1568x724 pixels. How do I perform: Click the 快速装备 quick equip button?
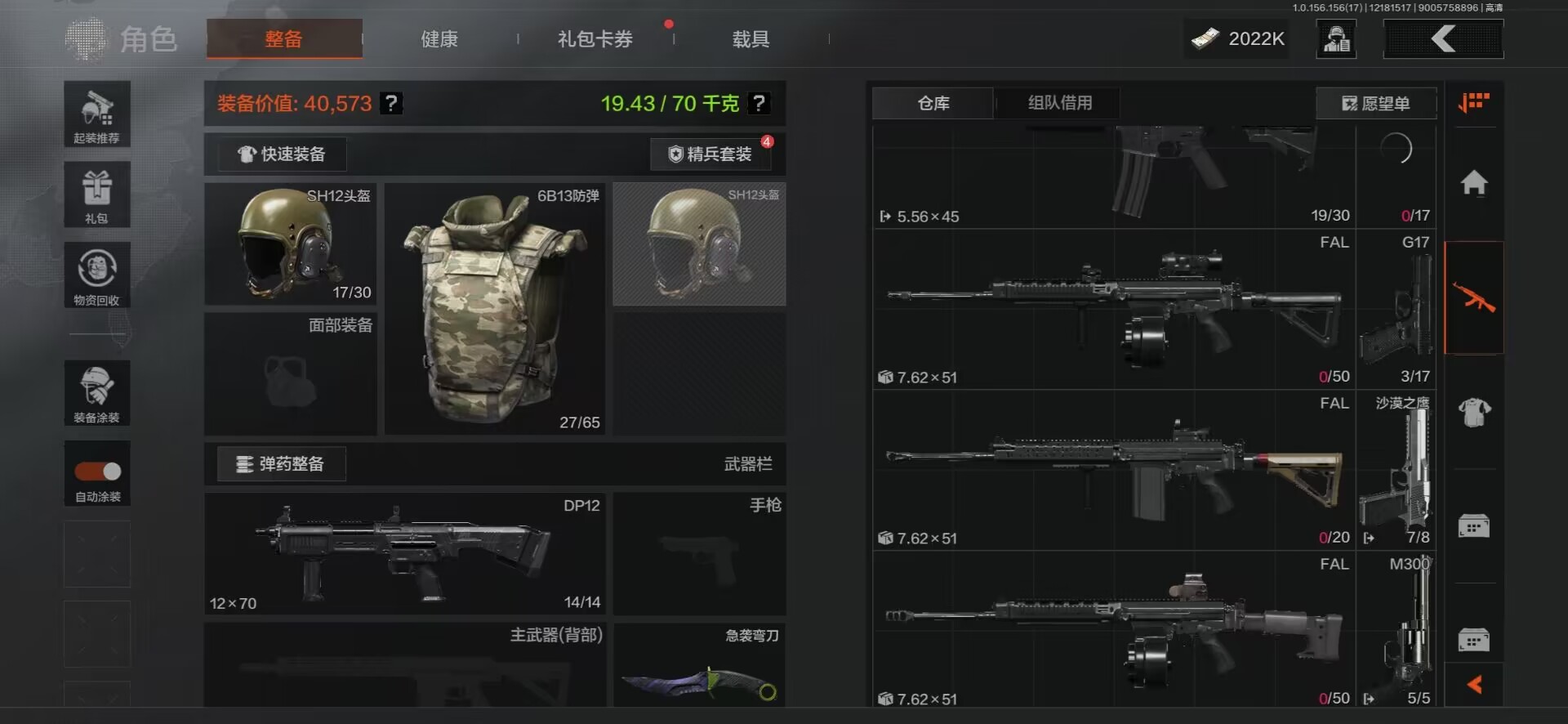pyautogui.click(x=282, y=154)
